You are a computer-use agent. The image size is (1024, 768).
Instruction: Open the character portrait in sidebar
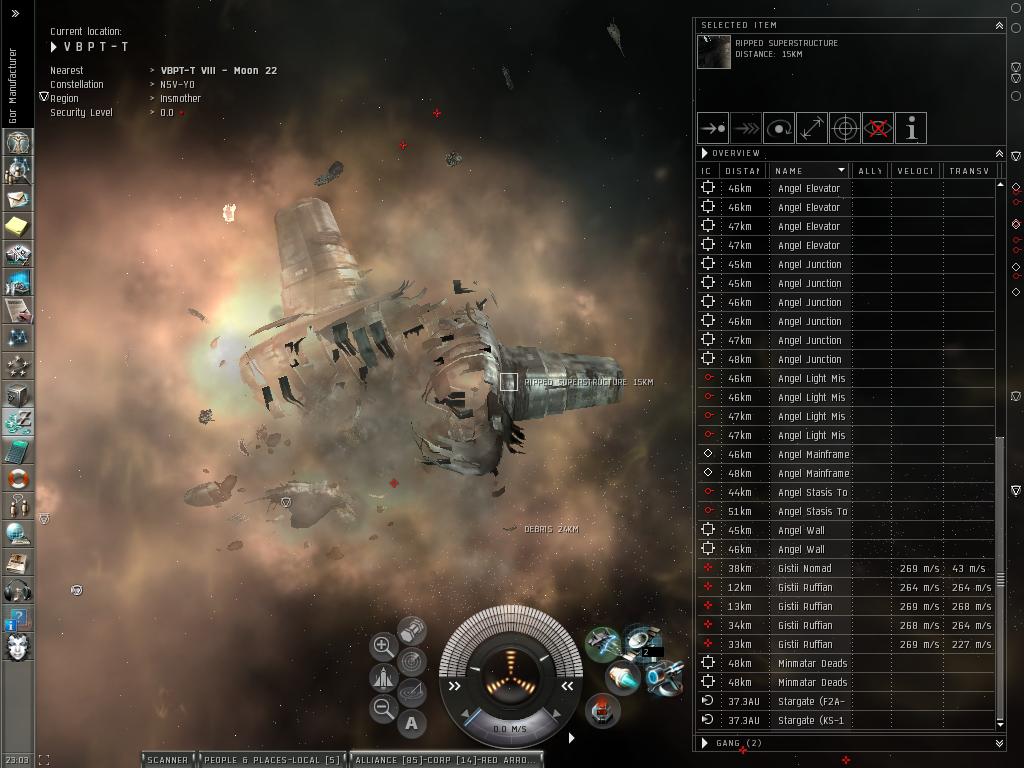coord(17,647)
